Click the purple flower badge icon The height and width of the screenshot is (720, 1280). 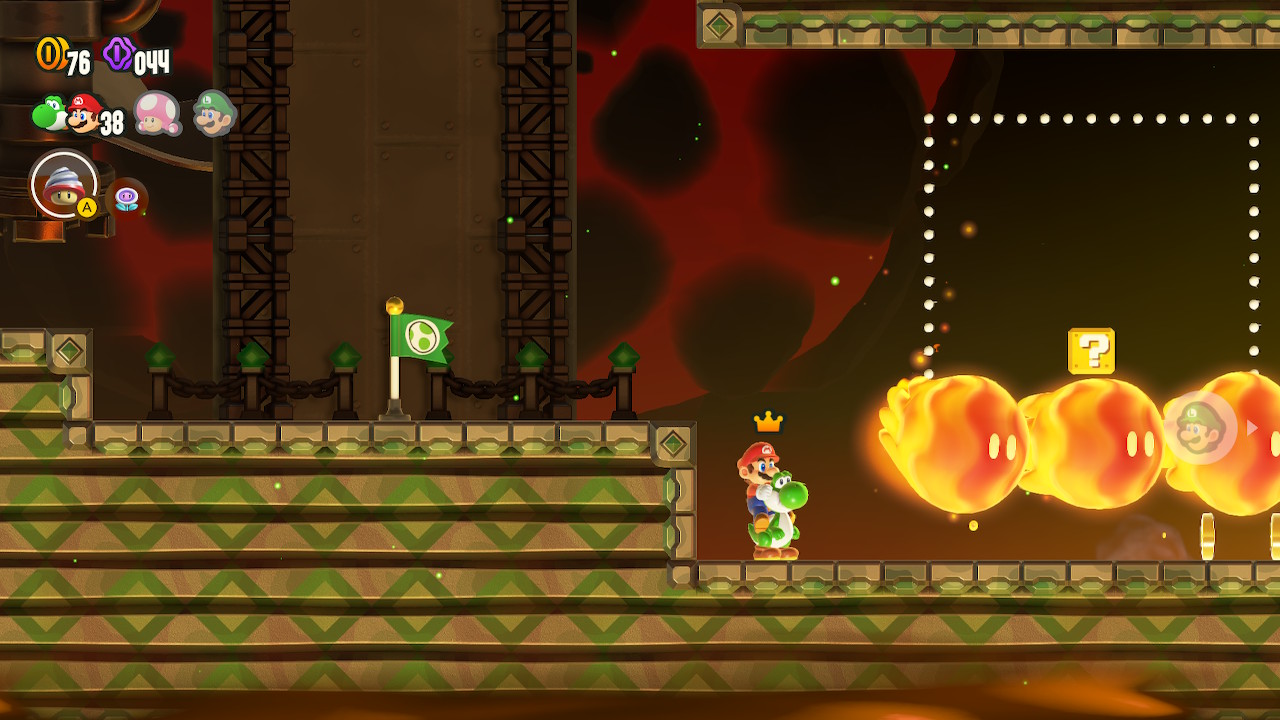(x=127, y=197)
